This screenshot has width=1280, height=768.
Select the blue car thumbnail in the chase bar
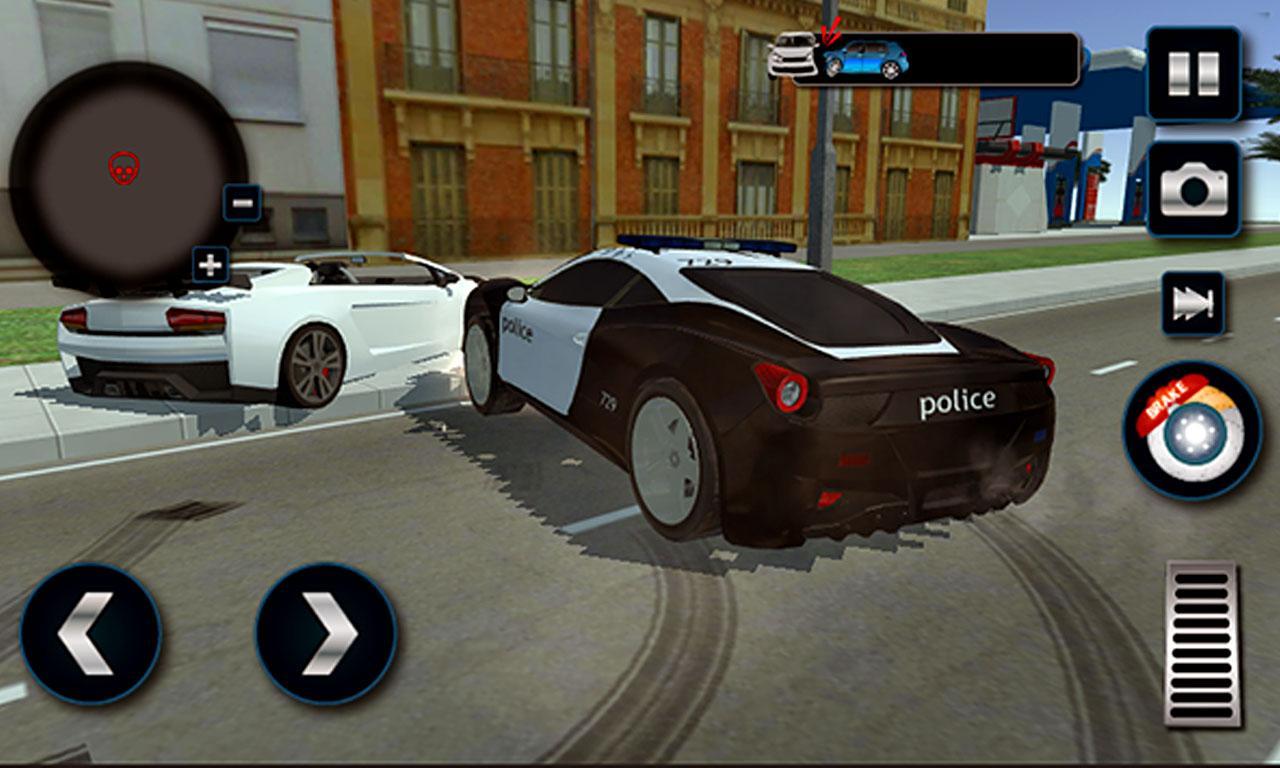tap(866, 59)
